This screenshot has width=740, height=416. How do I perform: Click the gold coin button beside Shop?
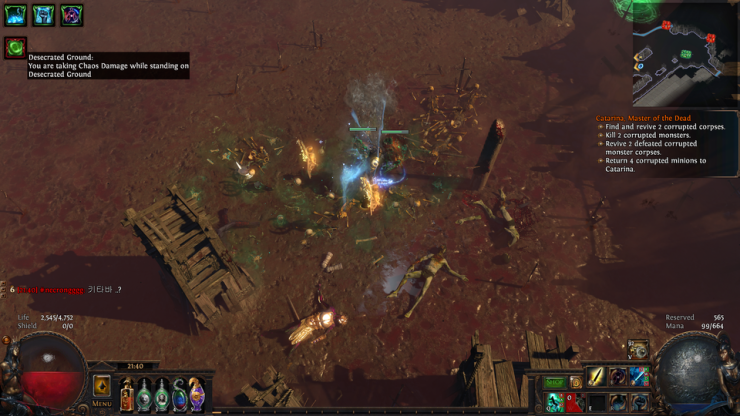[577, 381]
